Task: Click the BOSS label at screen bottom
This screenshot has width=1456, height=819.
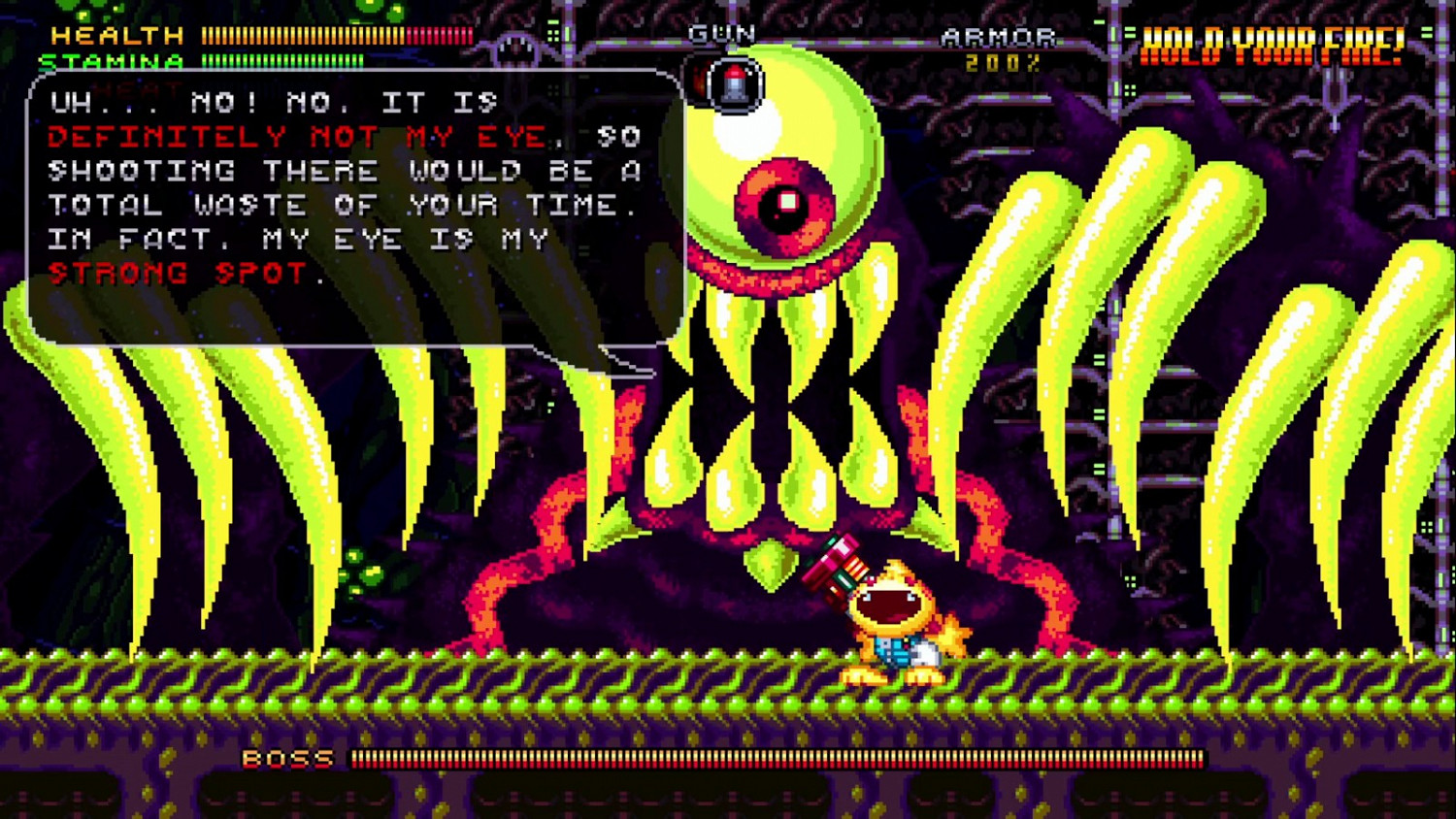Action: tap(286, 760)
